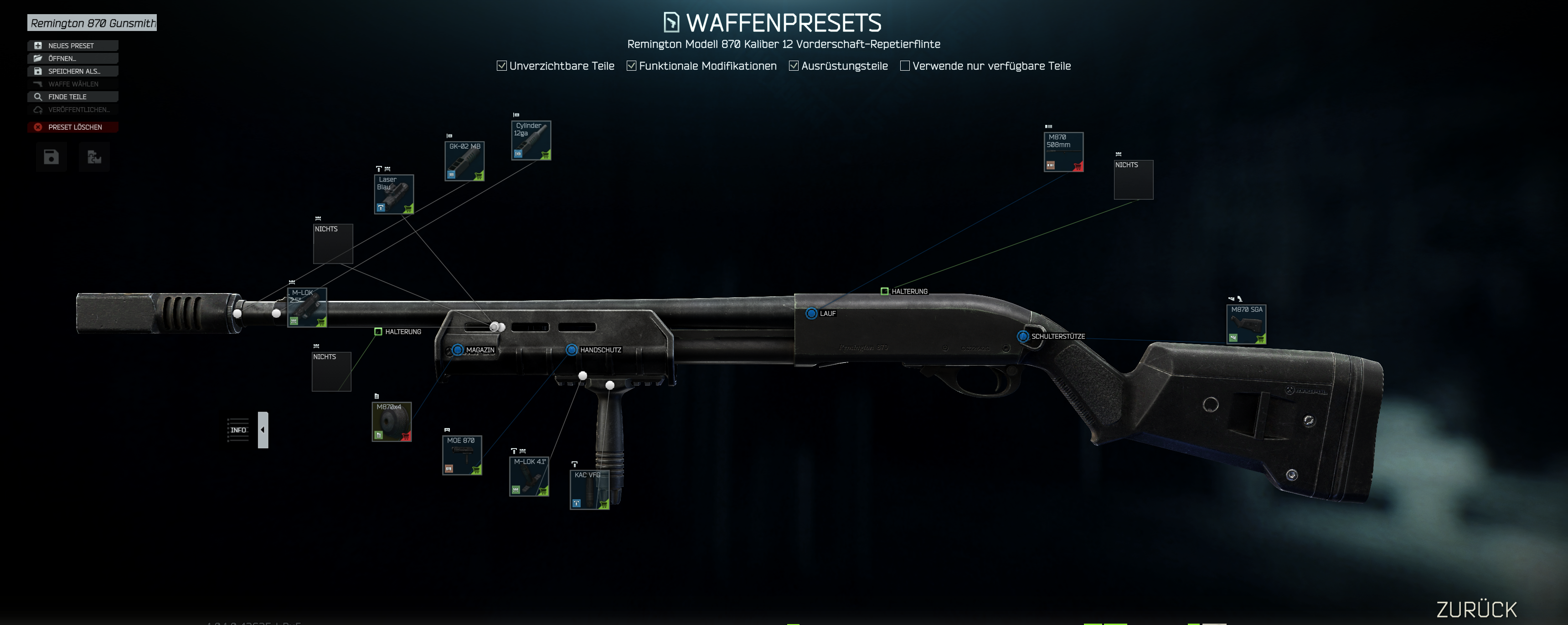1568x625 pixels.
Task: Delete preset with Preset Löschen
Action: 72,127
